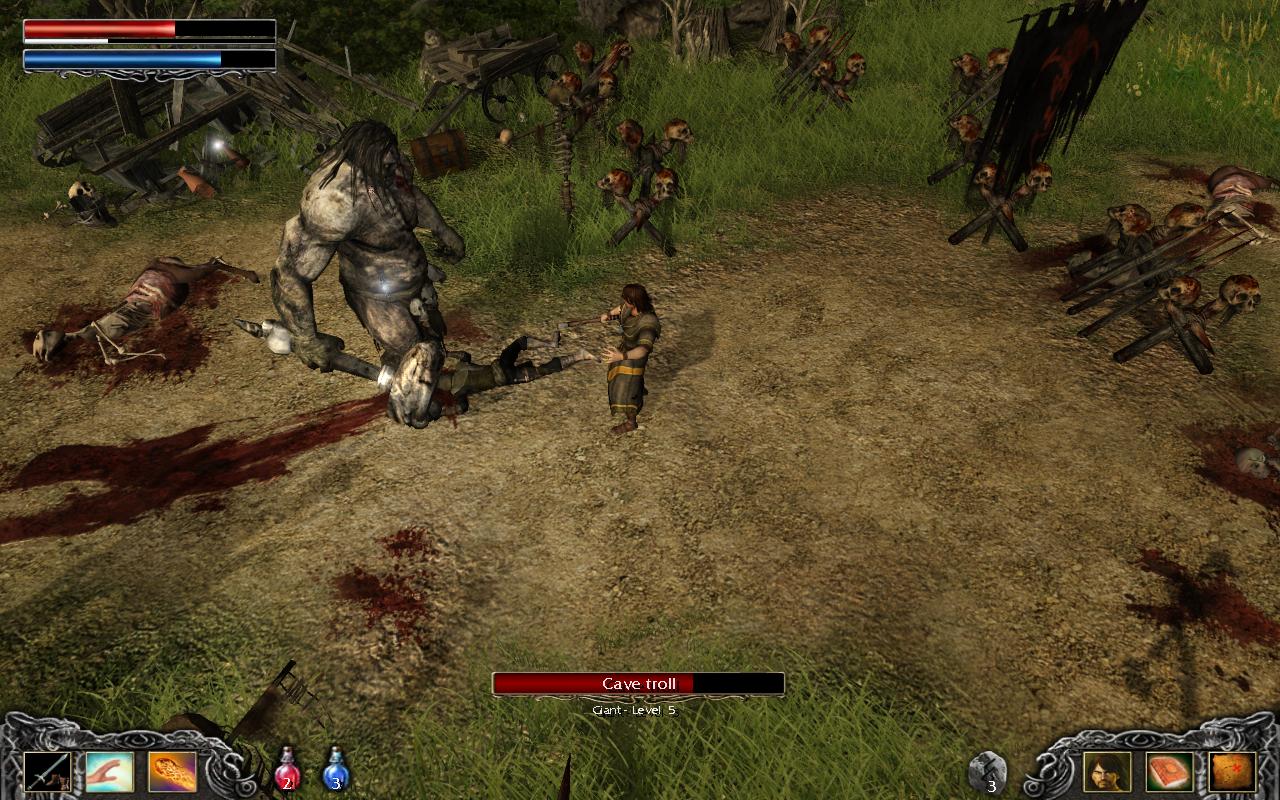The width and height of the screenshot is (1280, 800).
Task: Activate the hand spell ability
Action: 108,770
